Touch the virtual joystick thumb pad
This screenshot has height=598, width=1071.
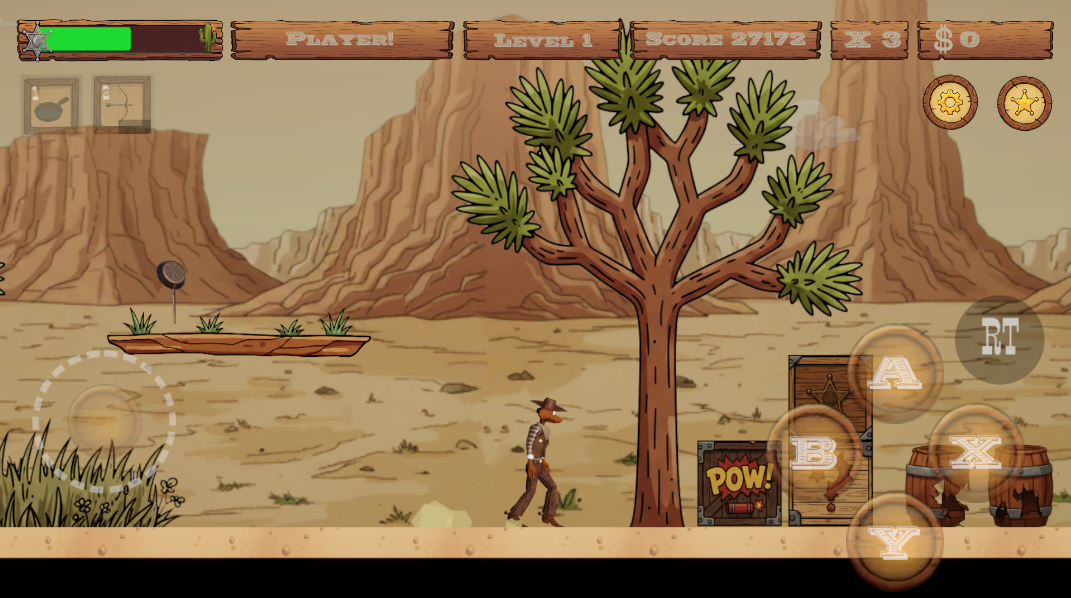pyautogui.click(x=104, y=421)
